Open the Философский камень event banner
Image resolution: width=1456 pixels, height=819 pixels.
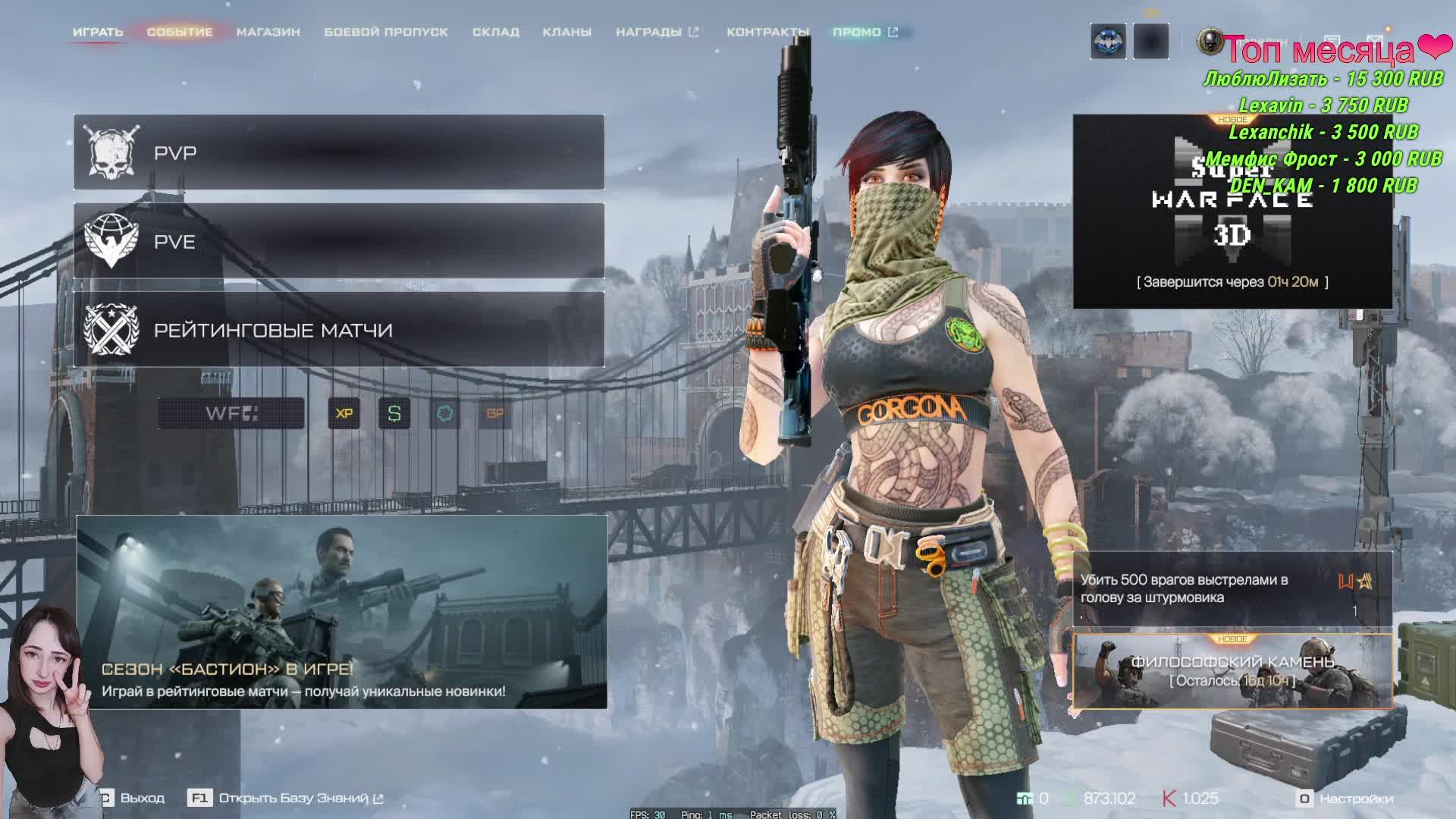(1232, 671)
